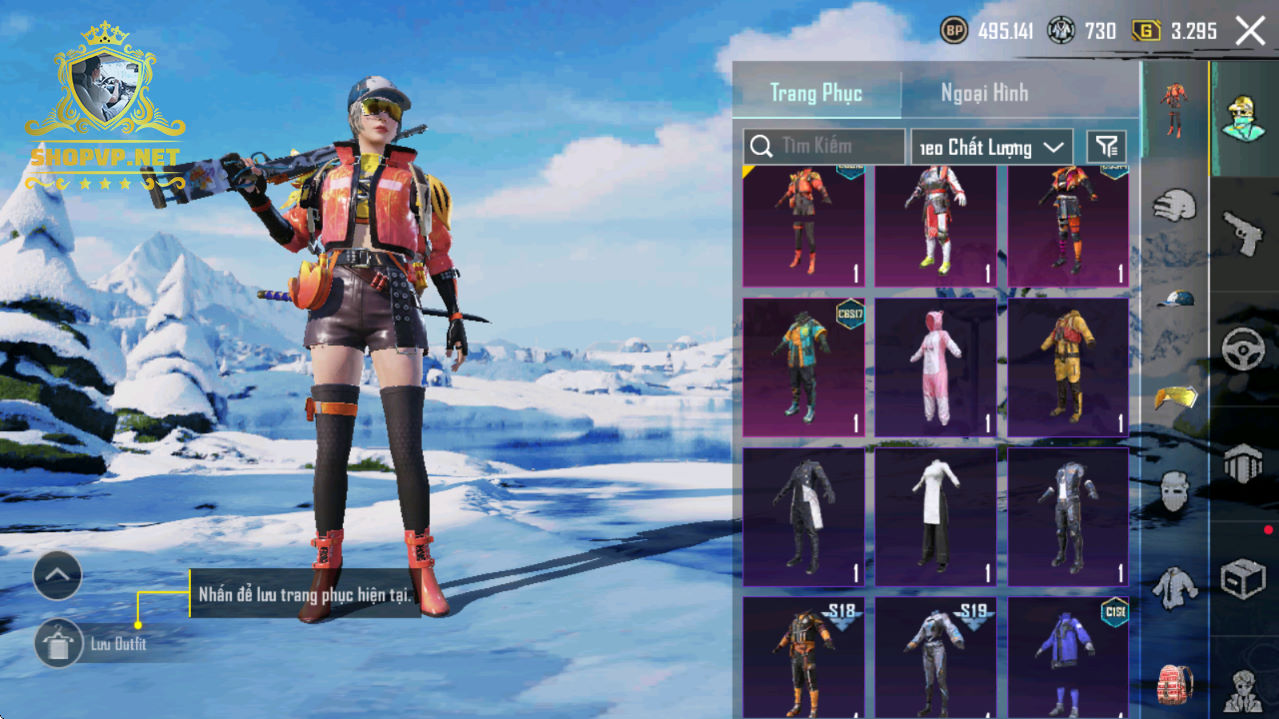Switch to the Ngoại Hình tab
Viewport: 1279px width, 719px height.
[984, 93]
